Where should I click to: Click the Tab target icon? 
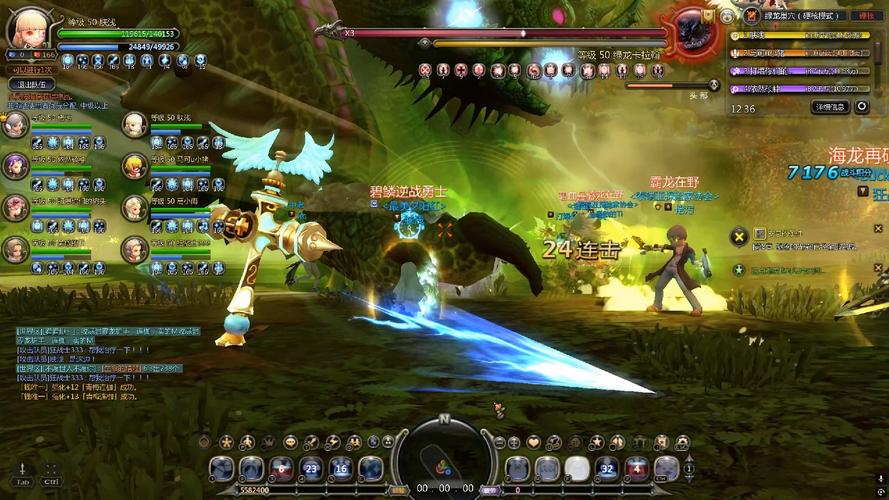(x=22, y=470)
